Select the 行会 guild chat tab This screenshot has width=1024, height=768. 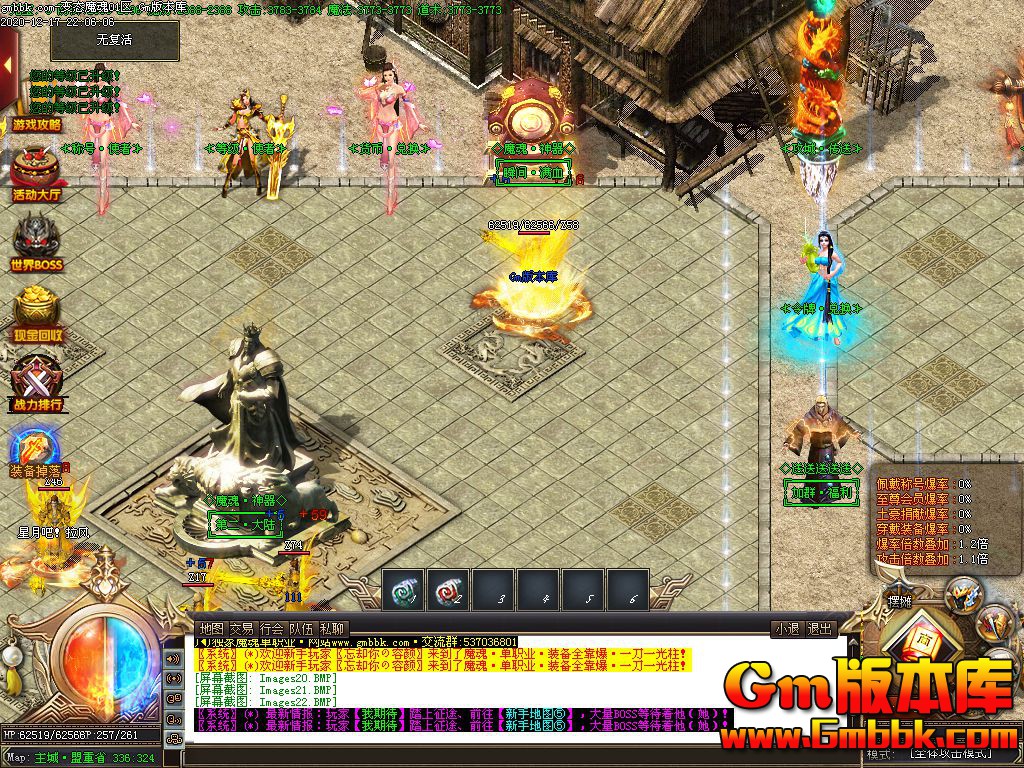click(x=271, y=628)
